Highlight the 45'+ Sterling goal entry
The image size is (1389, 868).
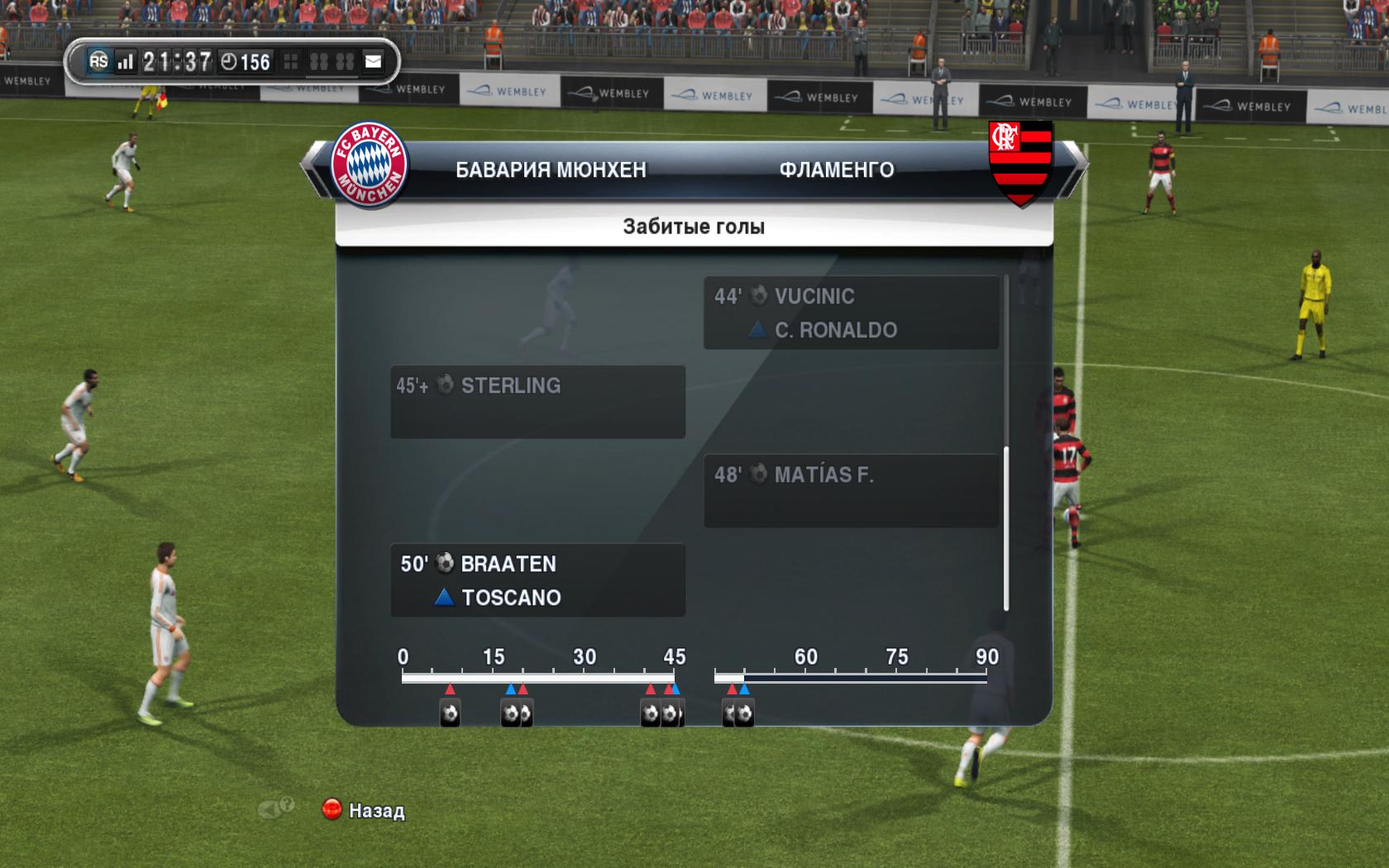pyautogui.click(x=537, y=402)
